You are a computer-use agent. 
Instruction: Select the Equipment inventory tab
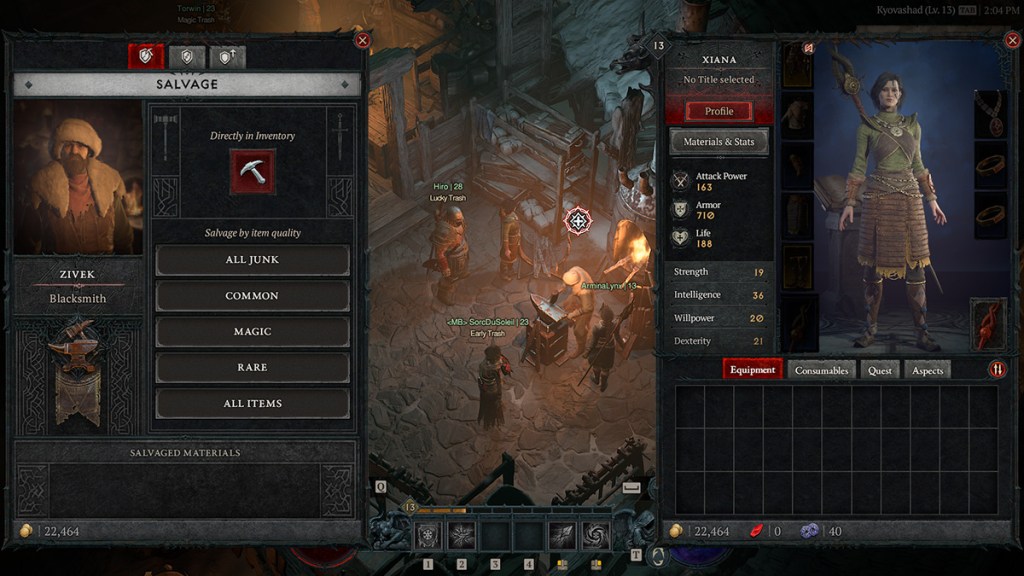[752, 370]
